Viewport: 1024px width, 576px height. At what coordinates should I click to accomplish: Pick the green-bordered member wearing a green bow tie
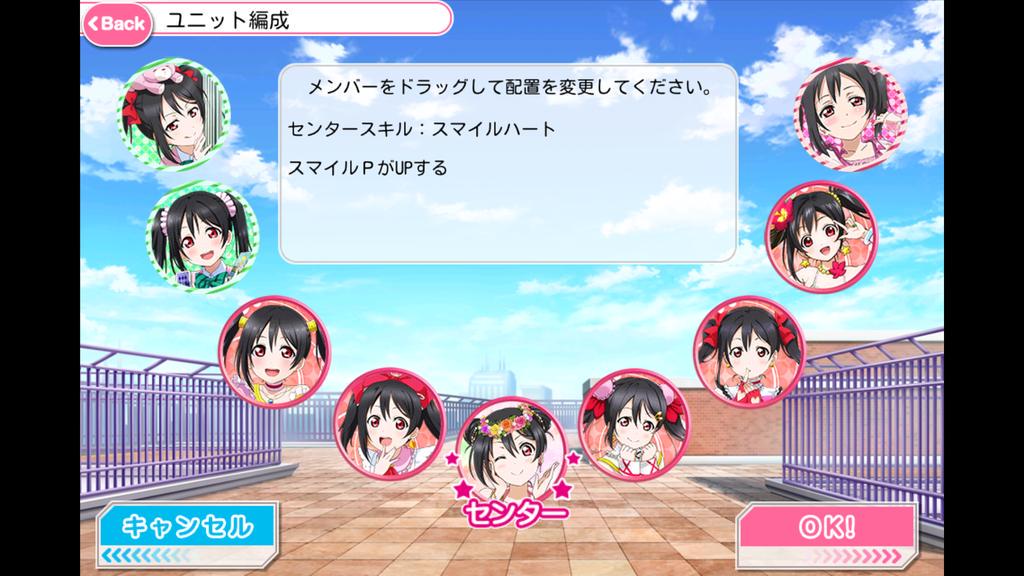coord(203,234)
